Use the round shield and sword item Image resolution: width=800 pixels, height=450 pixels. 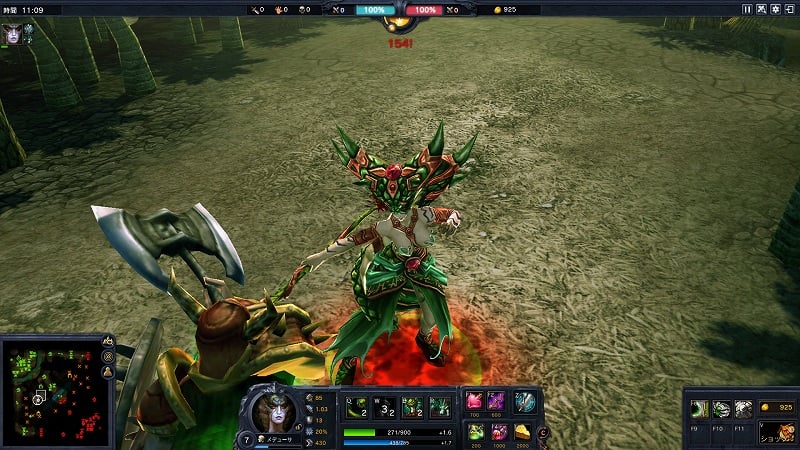(x=524, y=402)
